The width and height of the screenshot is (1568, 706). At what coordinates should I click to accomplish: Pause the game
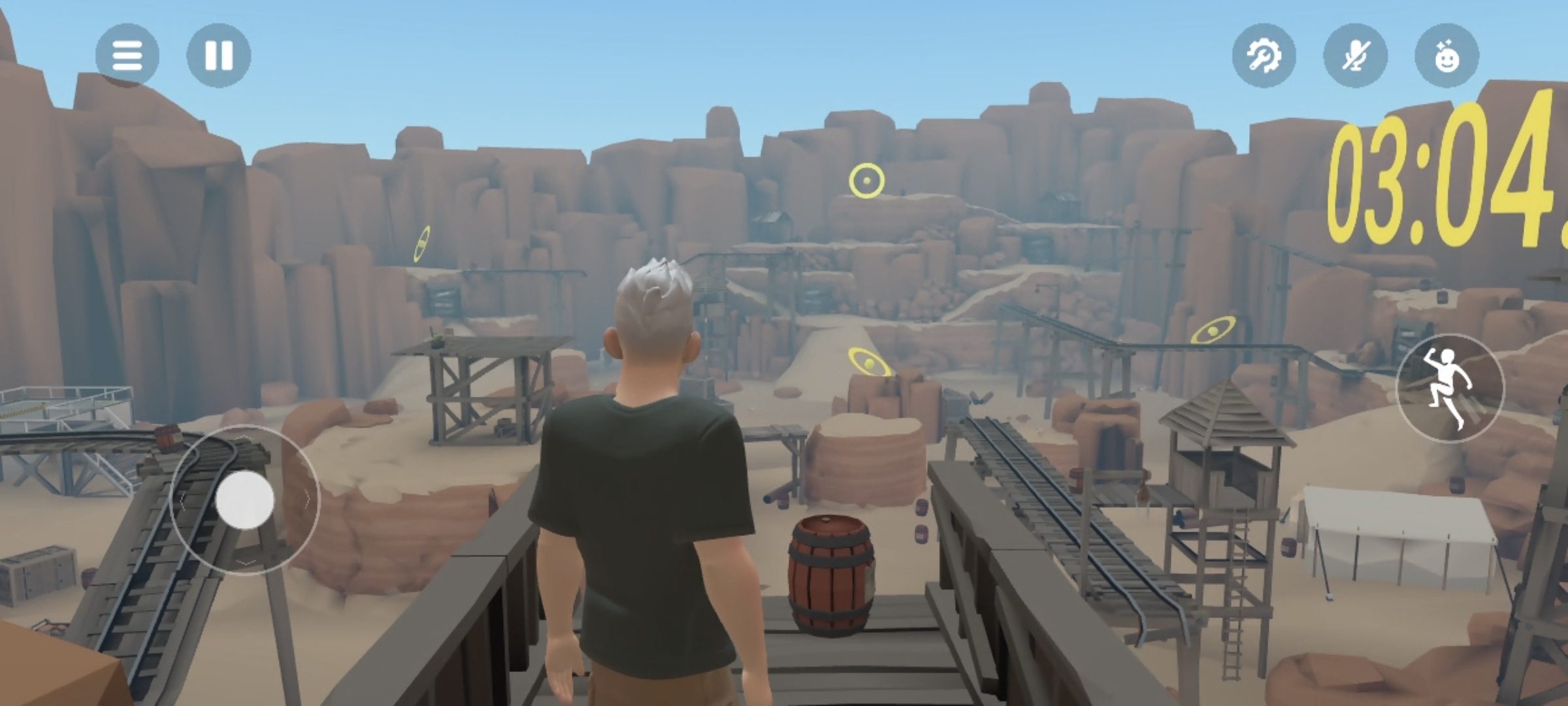pyautogui.click(x=219, y=56)
